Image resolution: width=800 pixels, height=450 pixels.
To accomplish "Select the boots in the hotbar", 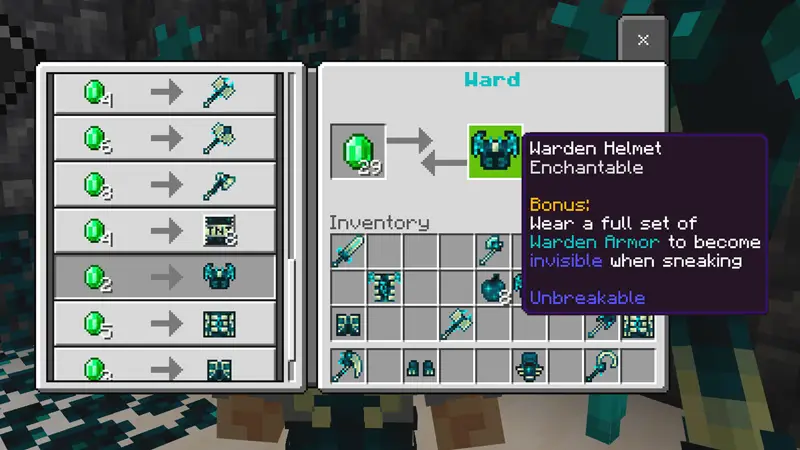I will (421, 367).
